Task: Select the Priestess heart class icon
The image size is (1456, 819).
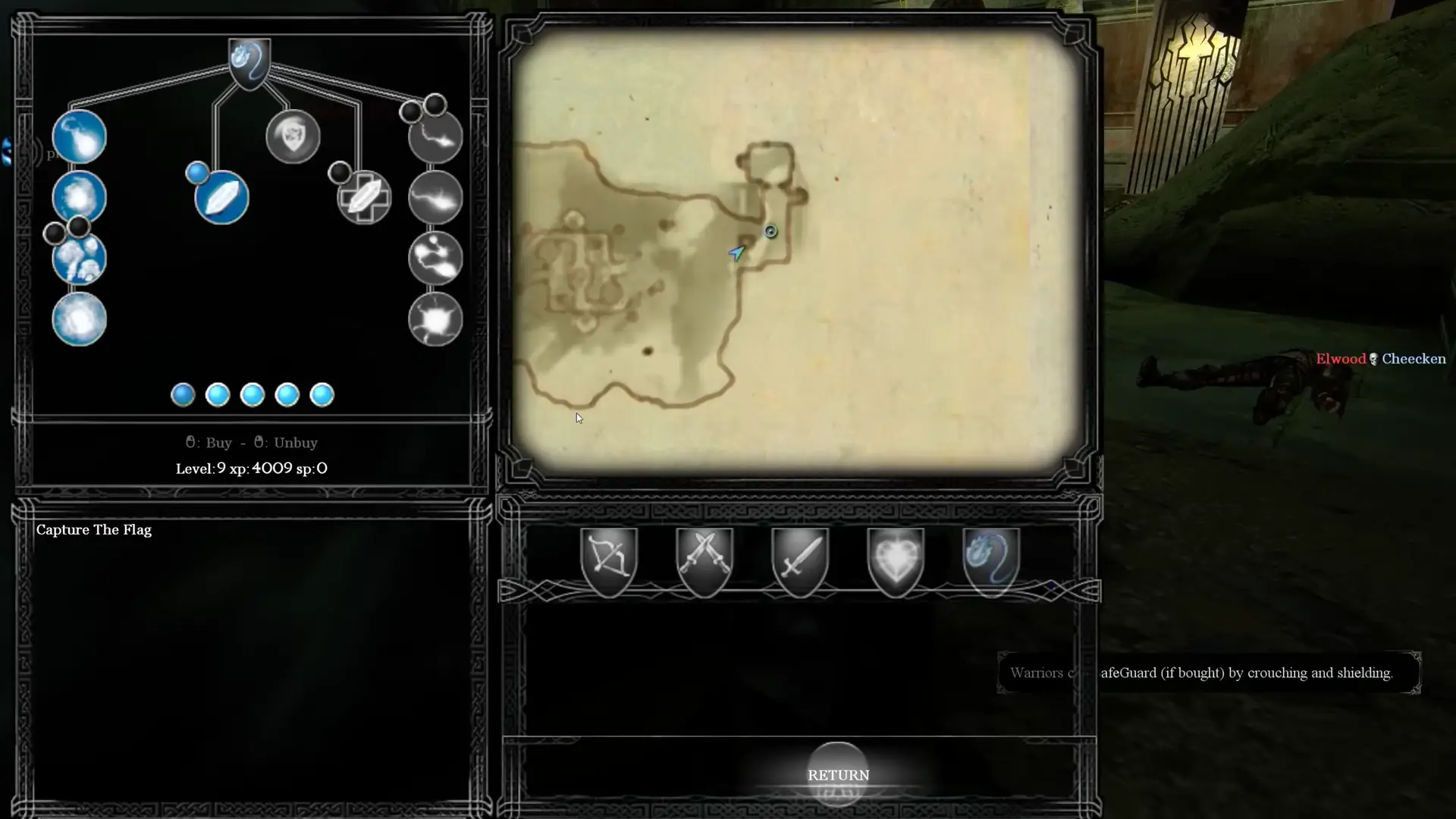Action: (x=896, y=559)
